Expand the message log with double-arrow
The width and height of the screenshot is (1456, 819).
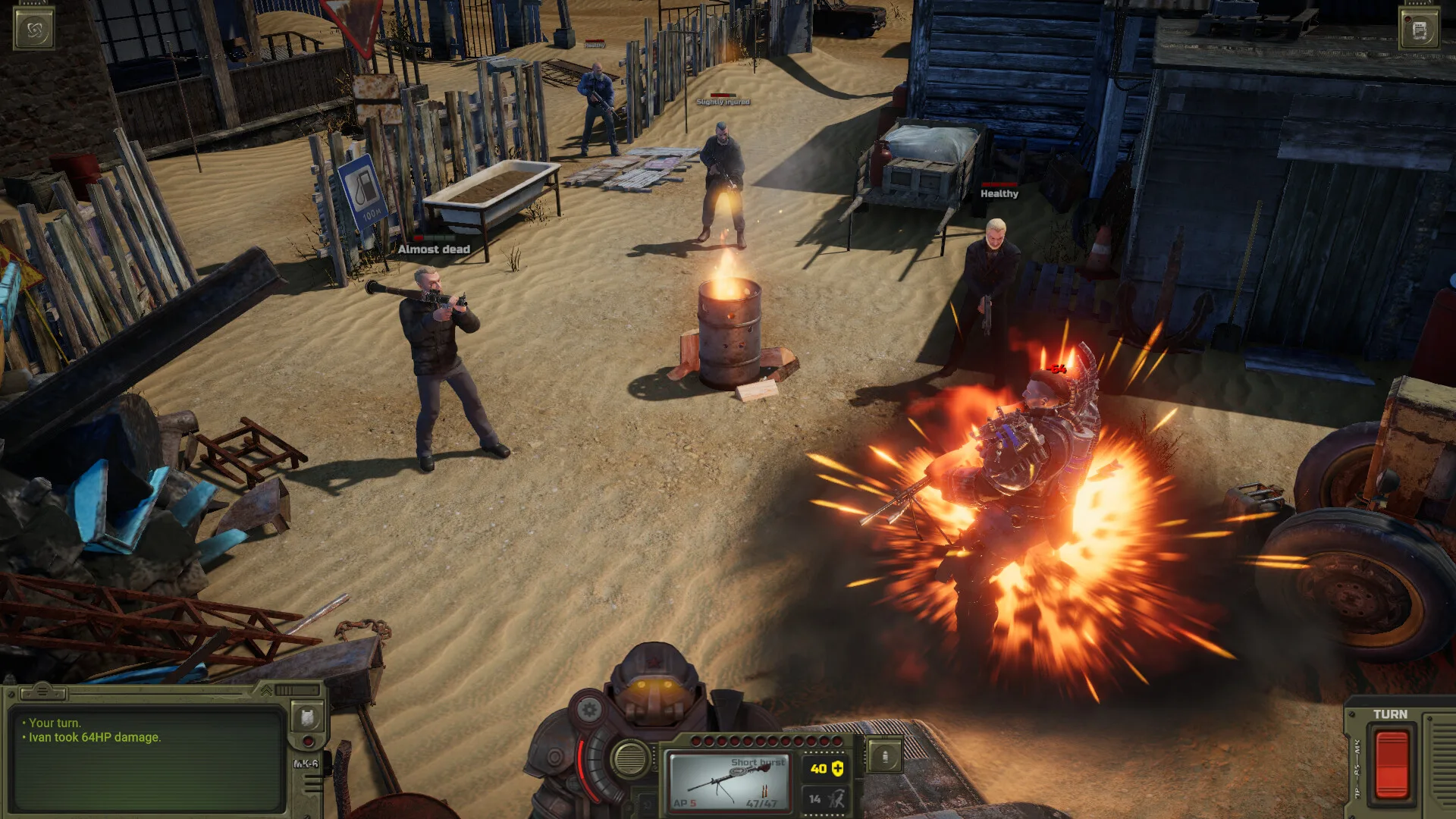click(266, 690)
